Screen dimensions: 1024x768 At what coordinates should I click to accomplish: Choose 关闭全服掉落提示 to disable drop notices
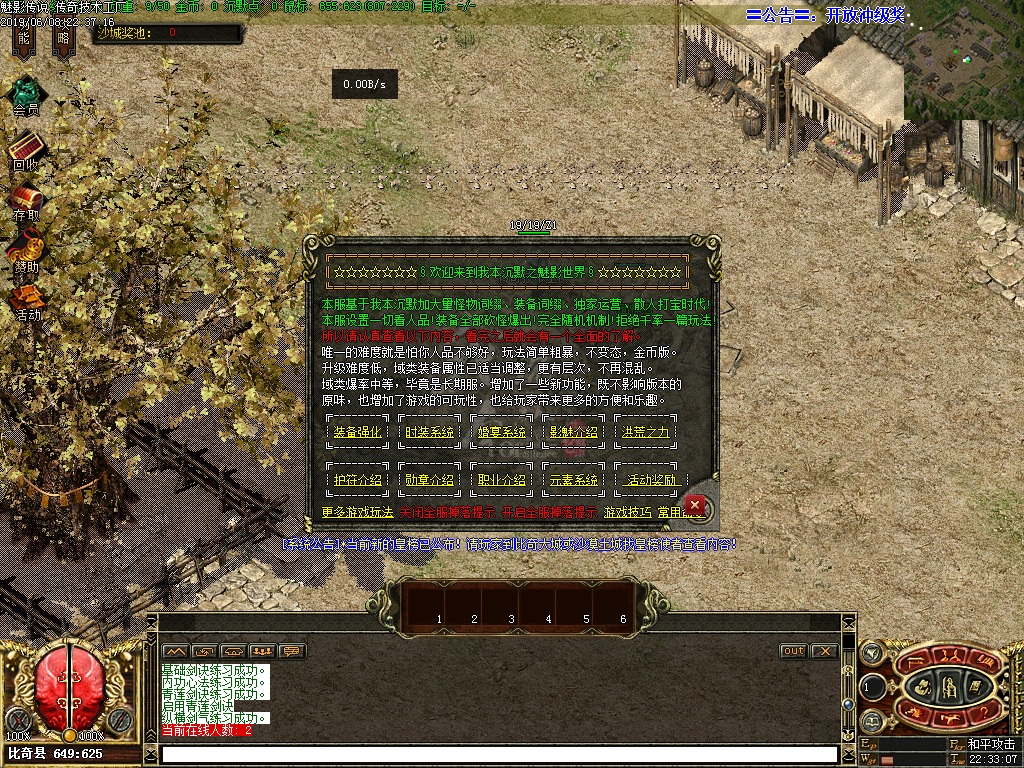[x=446, y=512]
